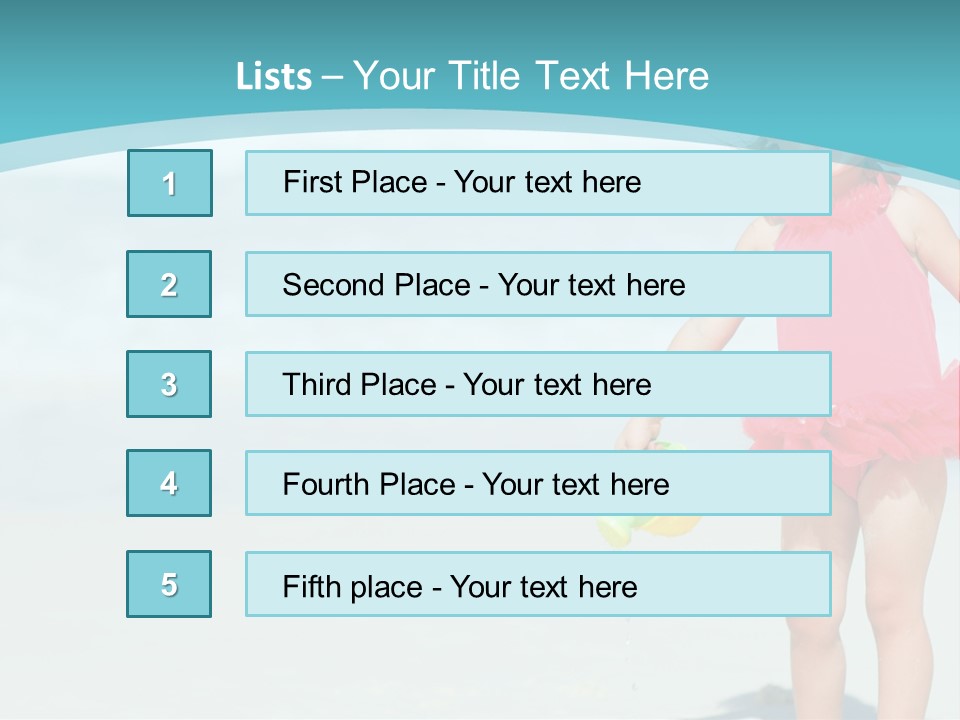Select the Fourth Place text row
This screenshot has width=960, height=720.
pyautogui.click(x=538, y=484)
